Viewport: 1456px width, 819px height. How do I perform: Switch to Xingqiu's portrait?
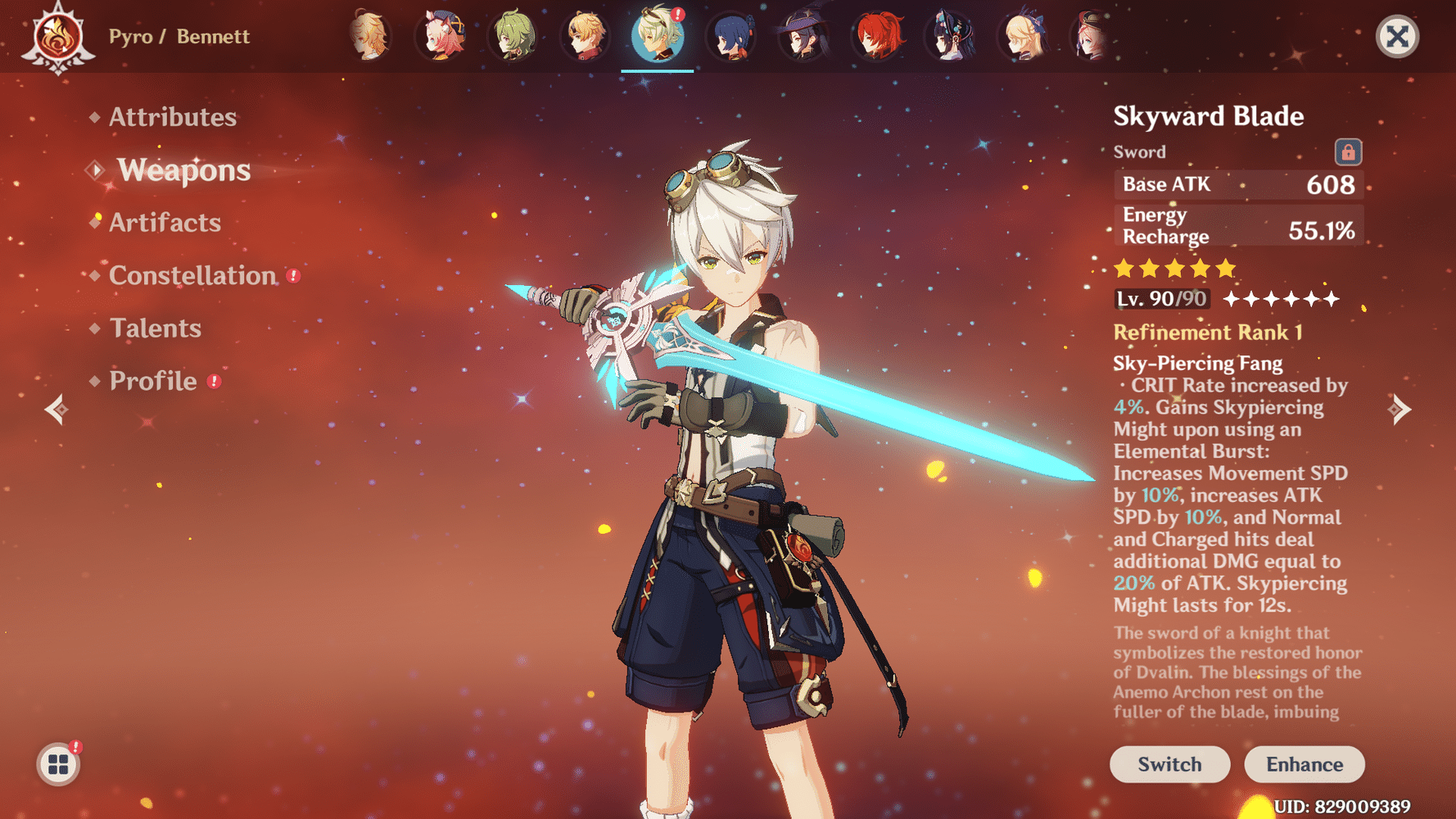(730, 37)
